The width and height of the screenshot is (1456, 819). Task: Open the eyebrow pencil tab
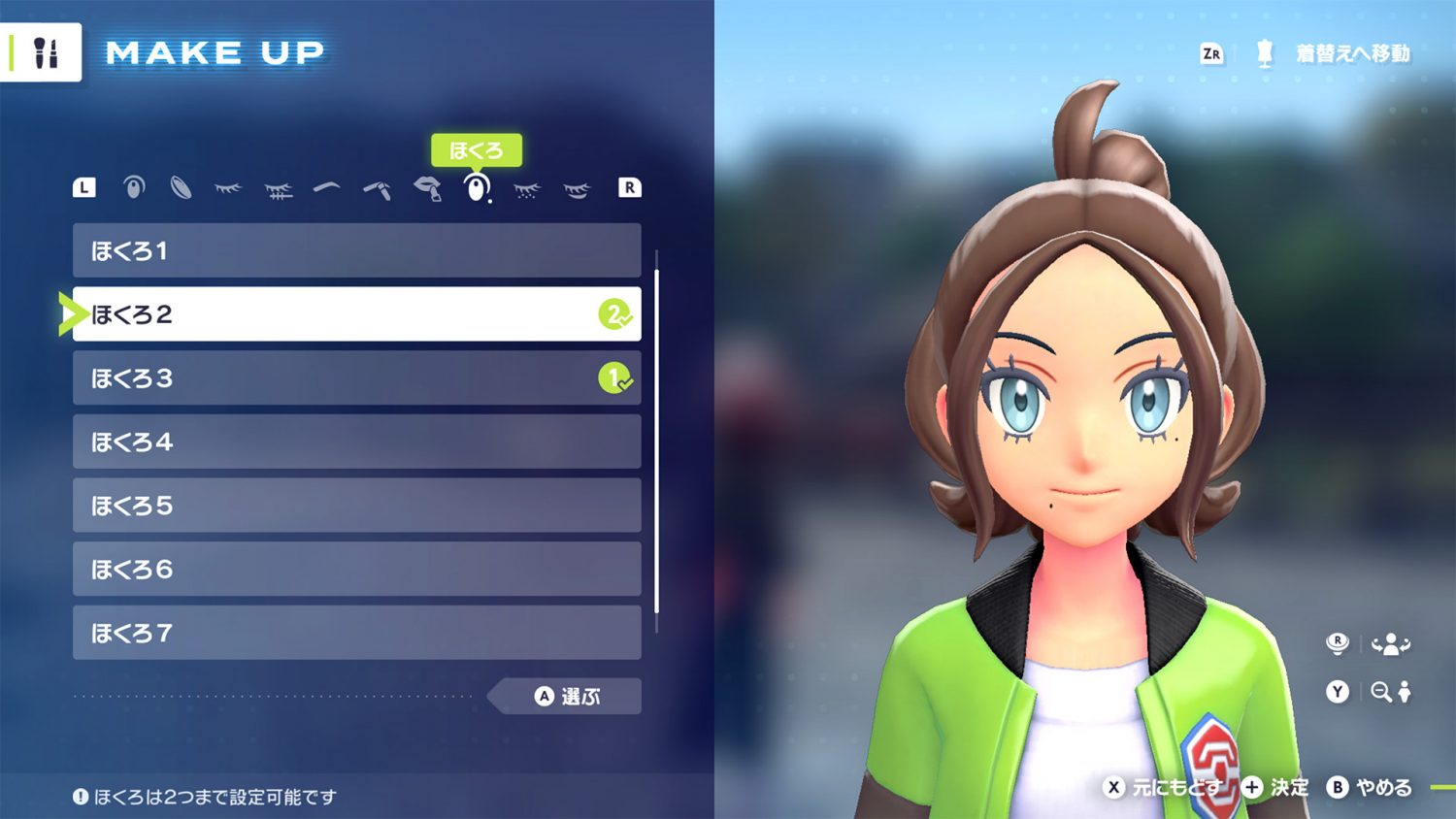(x=377, y=188)
